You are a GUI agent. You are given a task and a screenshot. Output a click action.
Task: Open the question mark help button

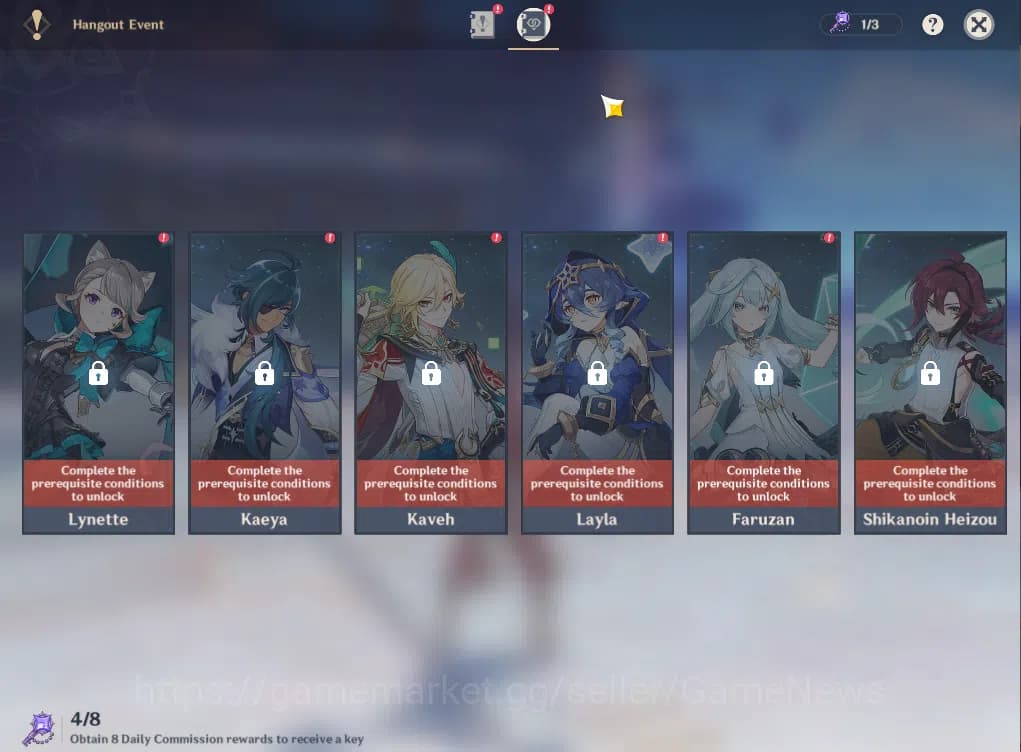coord(932,25)
